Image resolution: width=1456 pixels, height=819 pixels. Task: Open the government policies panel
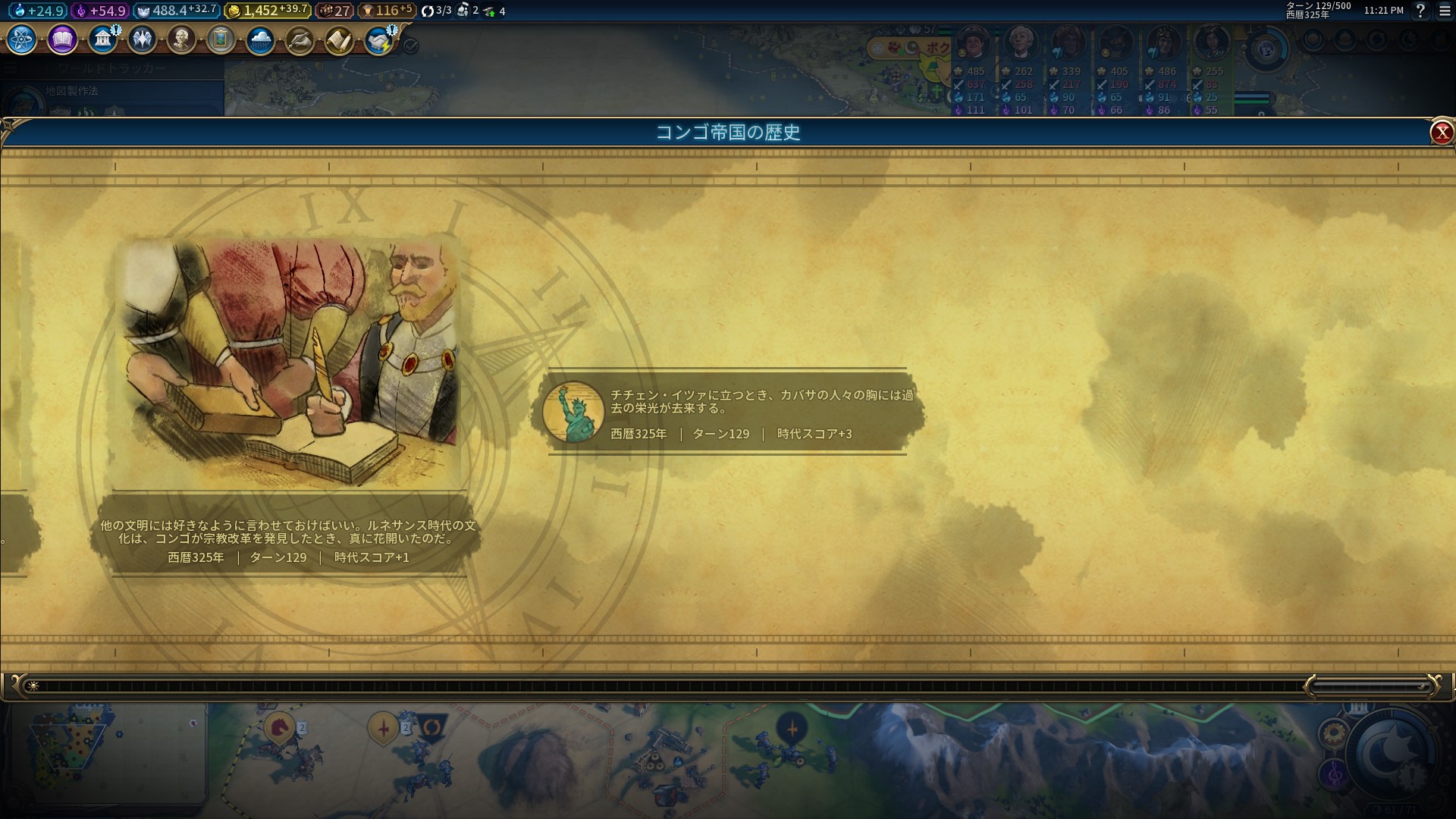[x=103, y=39]
